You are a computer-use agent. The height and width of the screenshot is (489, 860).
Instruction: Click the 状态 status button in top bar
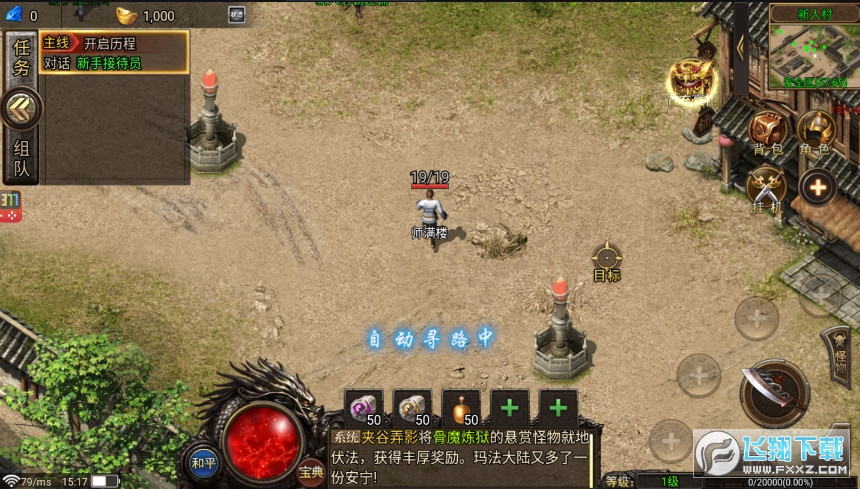[237, 15]
